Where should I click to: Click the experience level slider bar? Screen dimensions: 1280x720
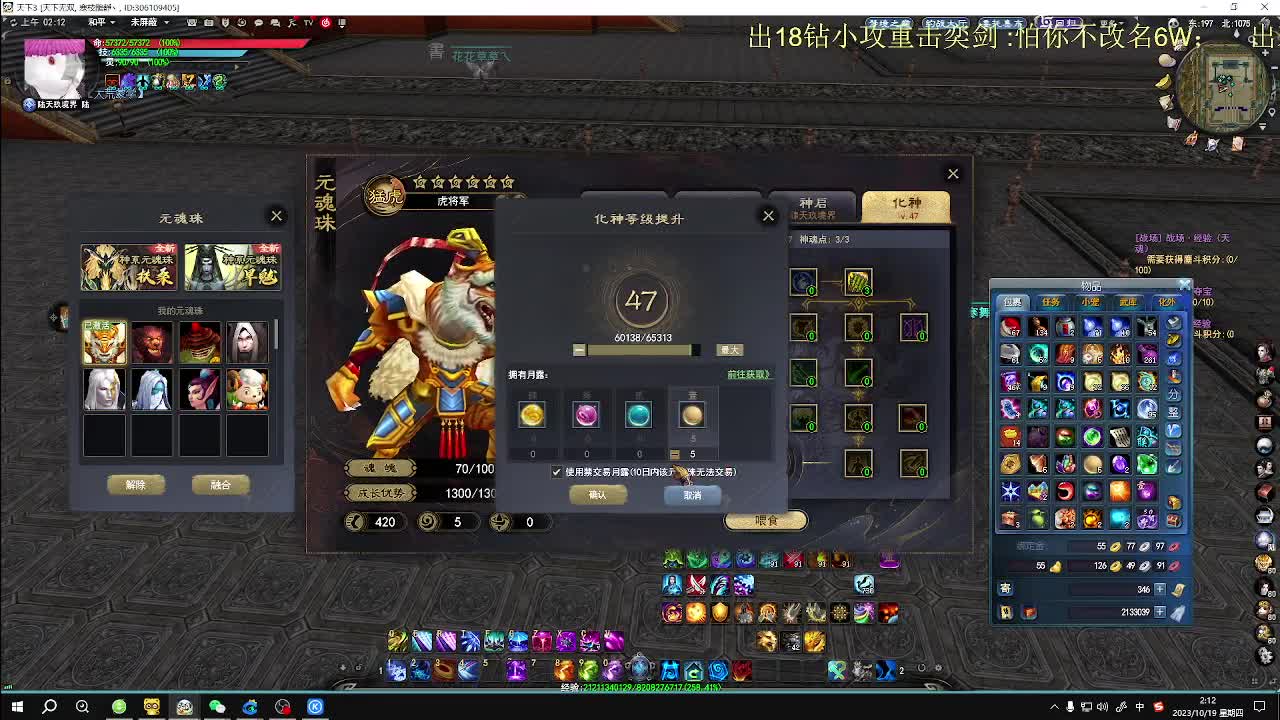pos(636,348)
